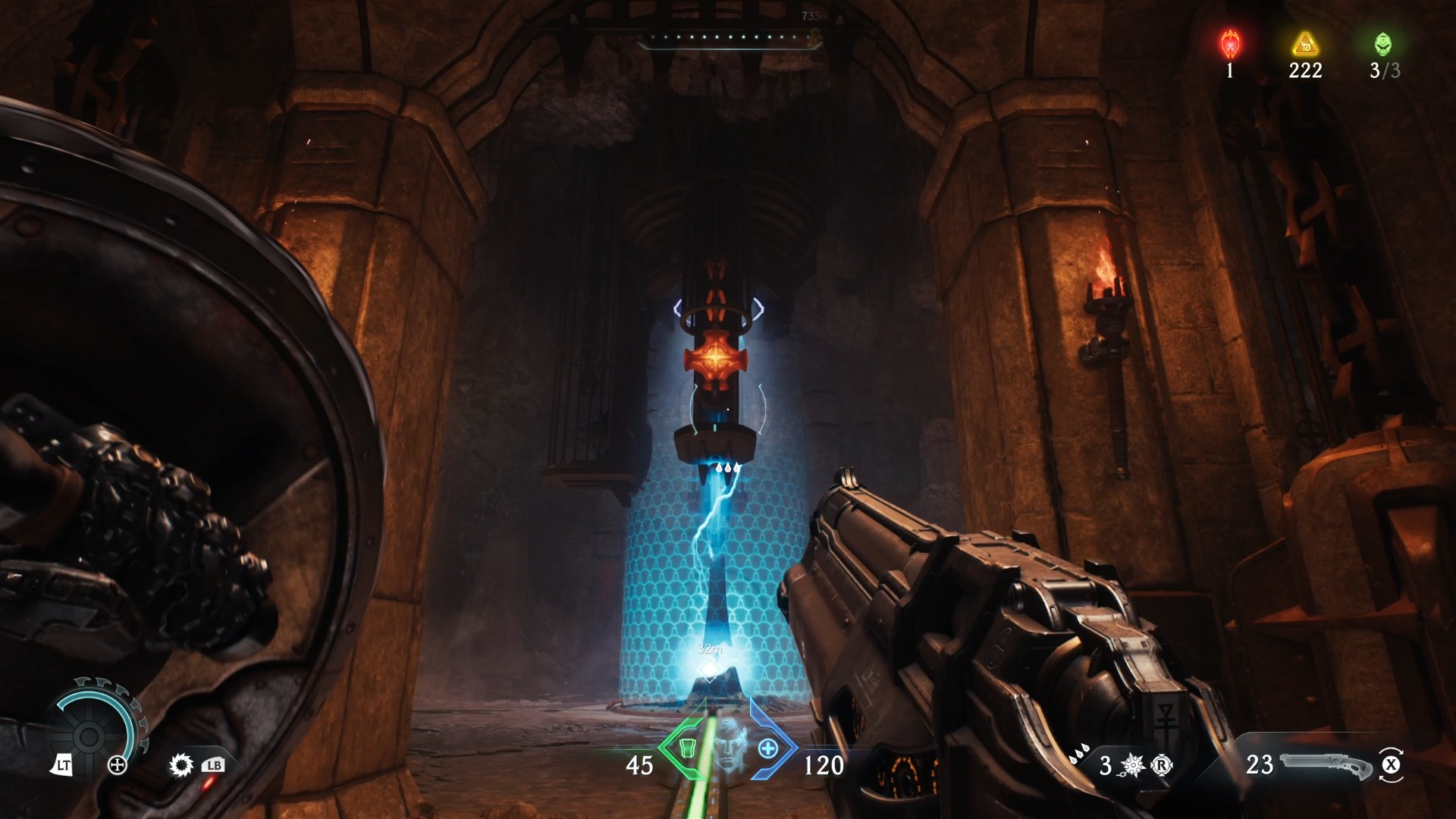Viewport: 1456px width, 819px height.
Task: Select the shield saw blade icon near LB
Action: (182, 765)
